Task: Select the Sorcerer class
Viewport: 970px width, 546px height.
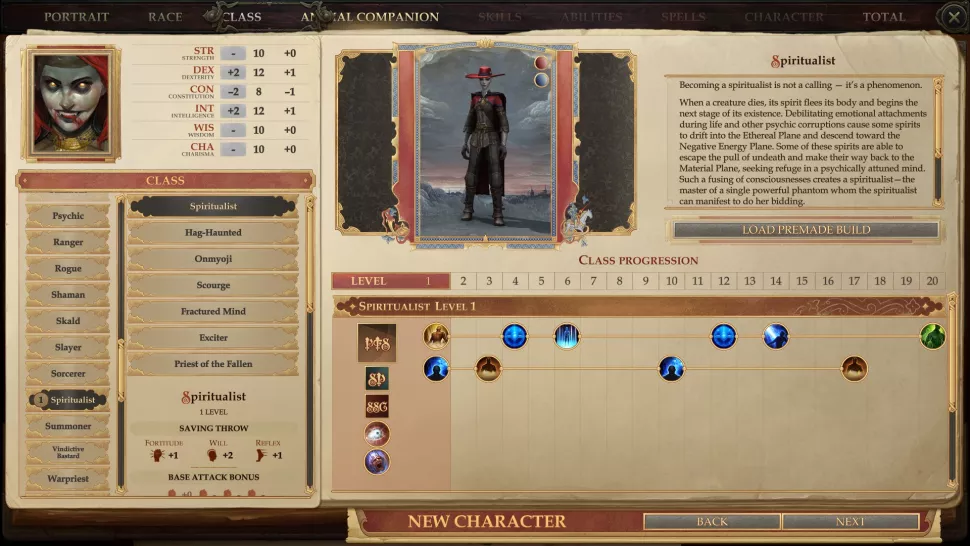Action: tap(68, 373)
